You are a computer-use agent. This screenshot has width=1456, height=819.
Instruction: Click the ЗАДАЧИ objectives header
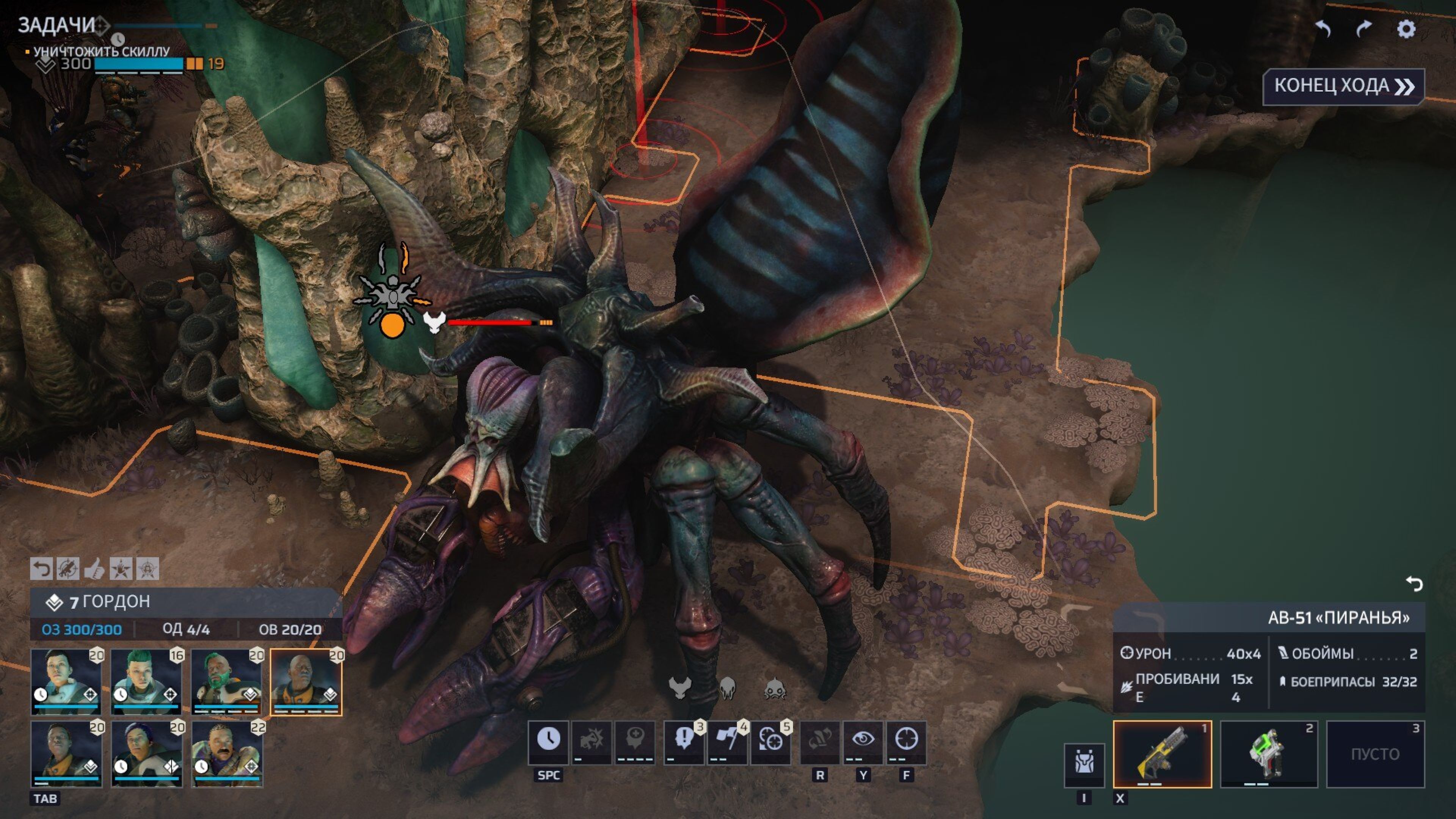click(x=56, y=25)
